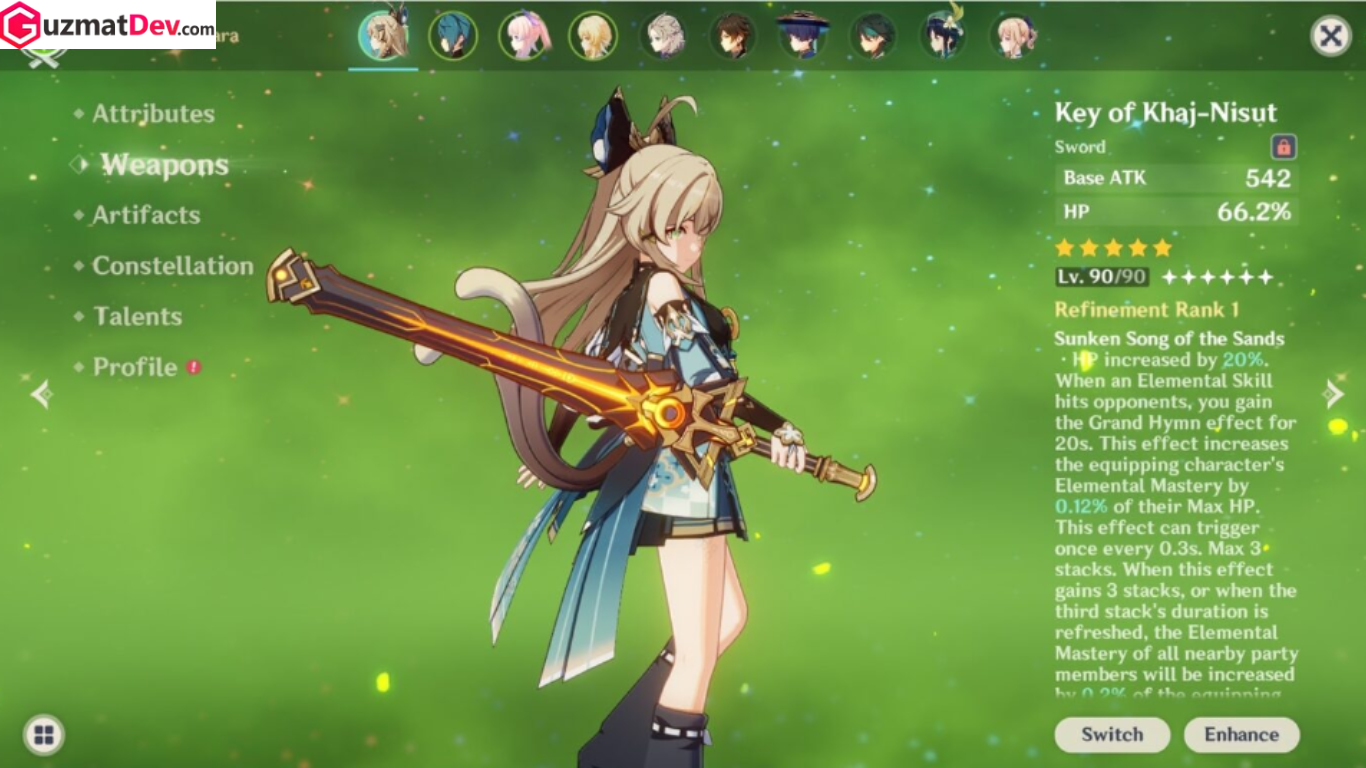Viewport: 1366px width, 768px height.
Task: Click the GuzmatDev.com watermark logo
Action: pyautogui.click(x=108, y=25)
